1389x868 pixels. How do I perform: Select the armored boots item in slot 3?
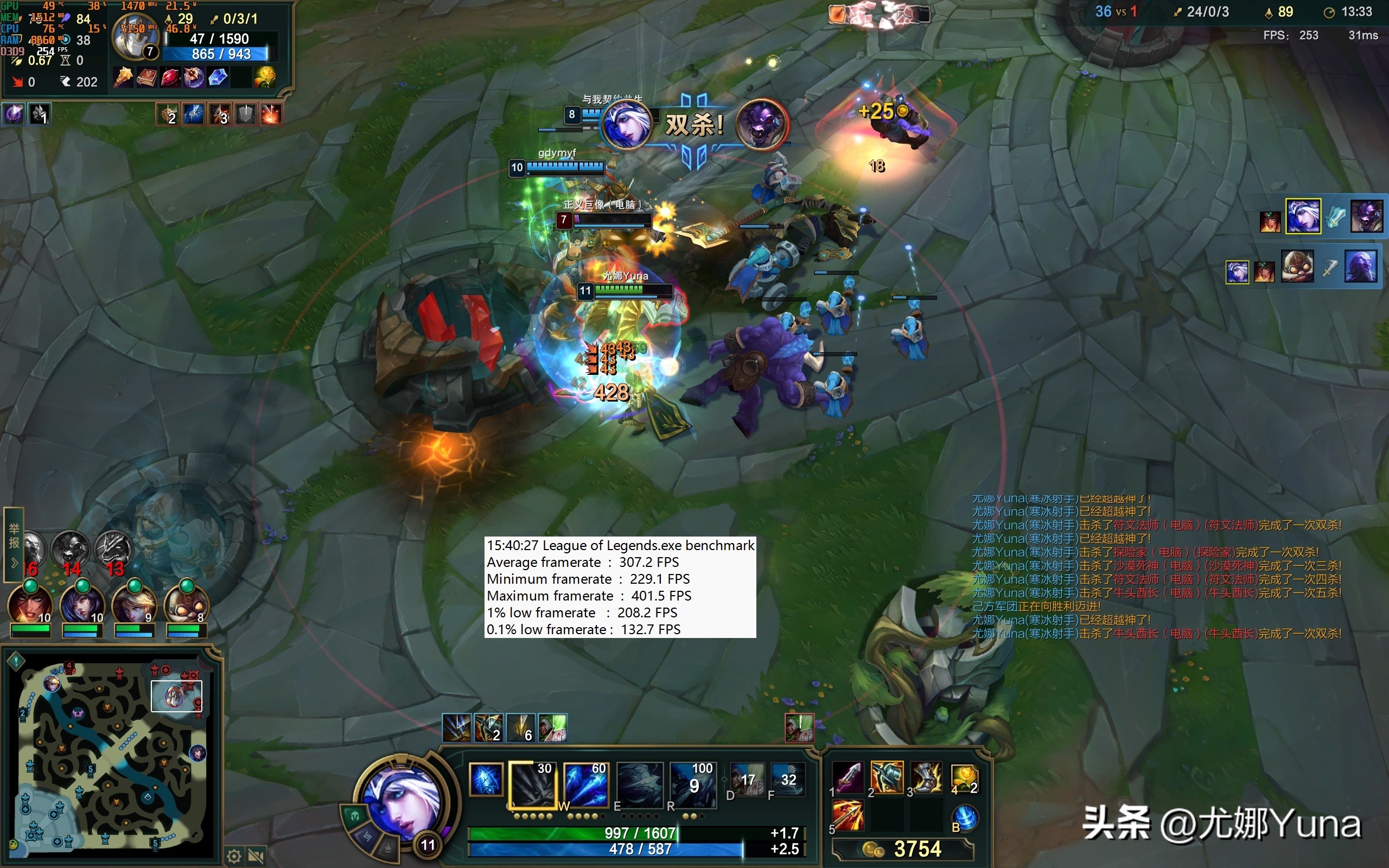coord(925,777)
